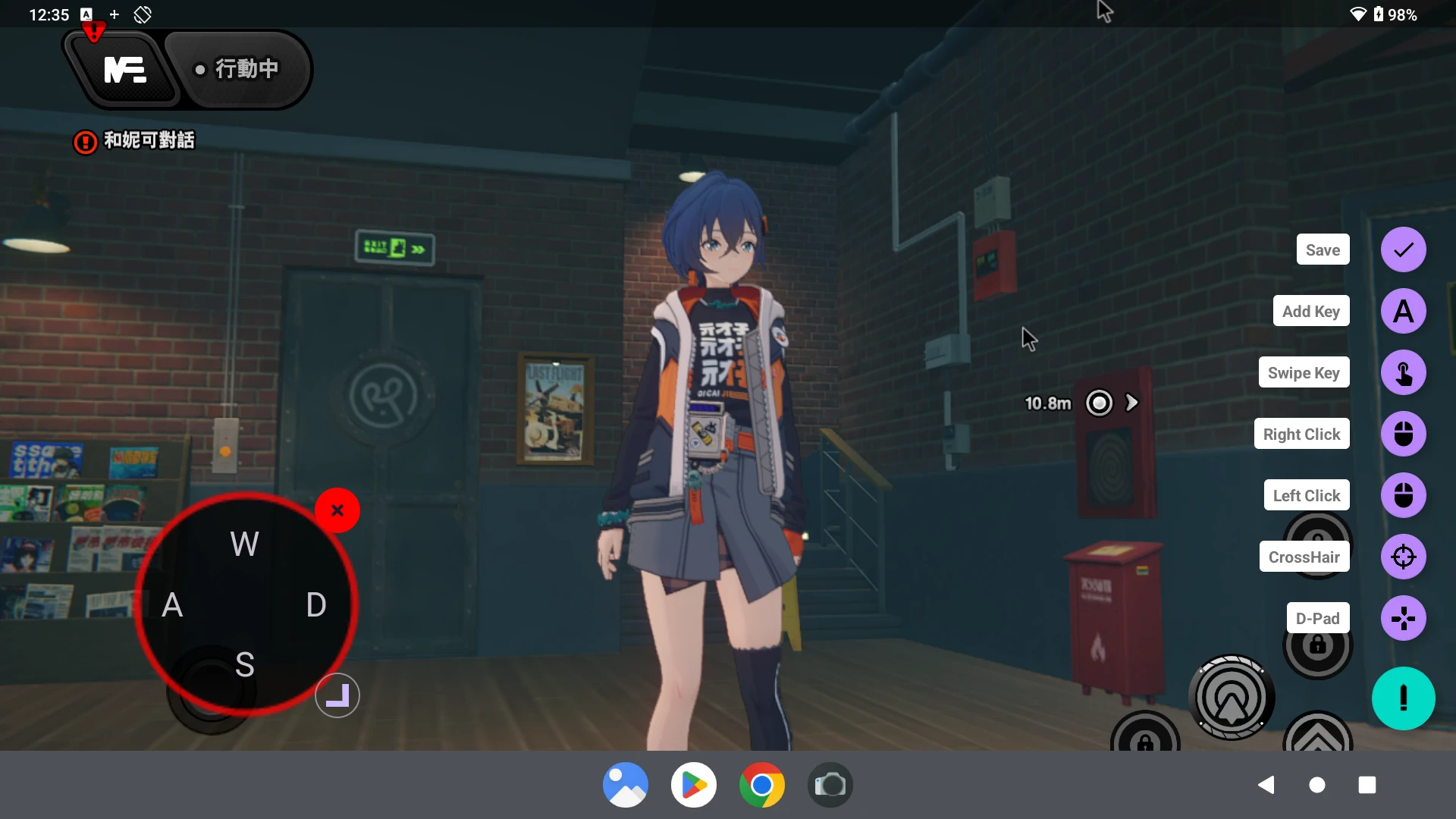Screen dimensions: 1456x819
Task: Click the WASD pad resize corner handle
Action: point(337,695)
